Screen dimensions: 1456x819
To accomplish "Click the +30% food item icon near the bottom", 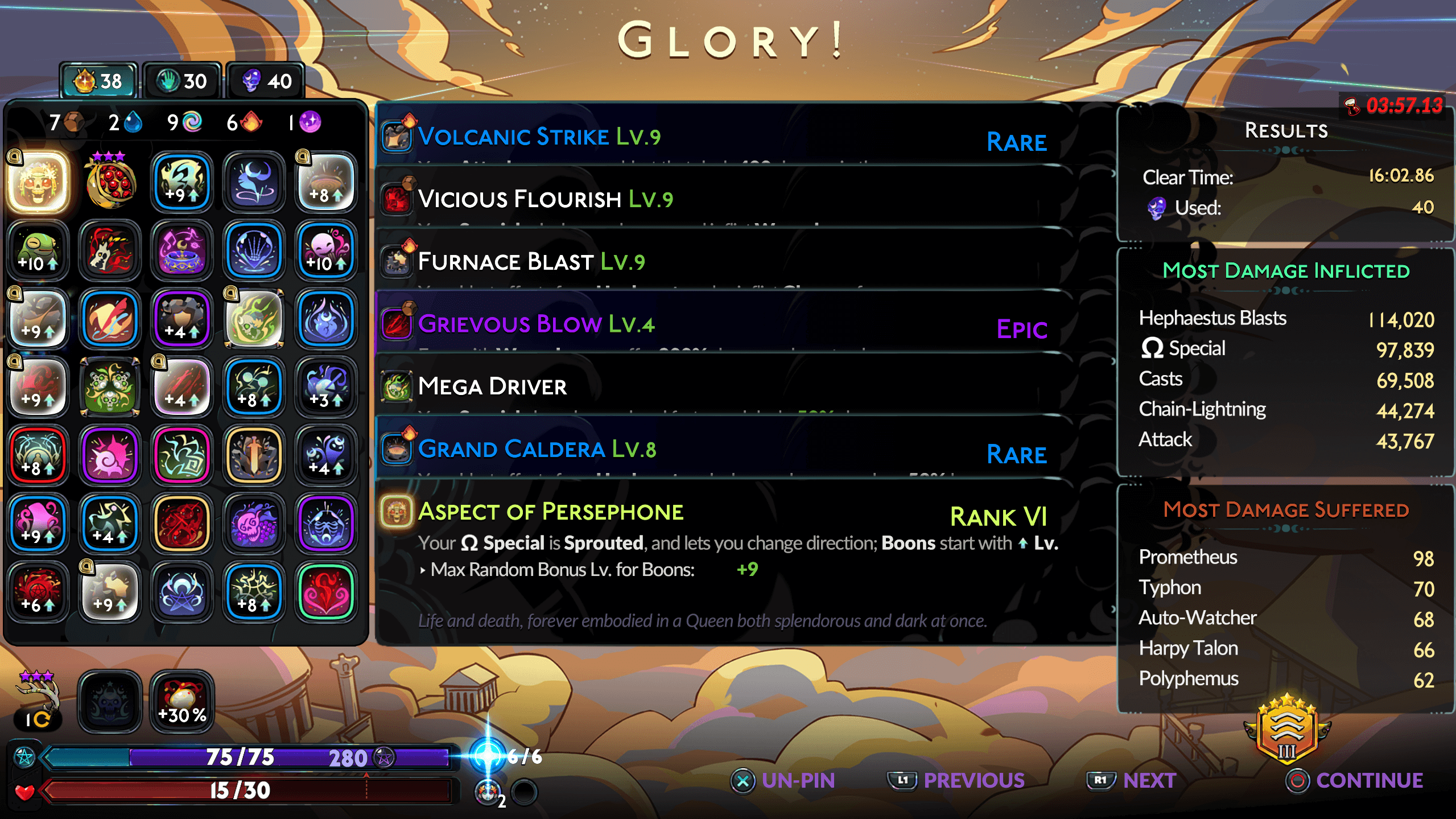I will pos(181,700).
